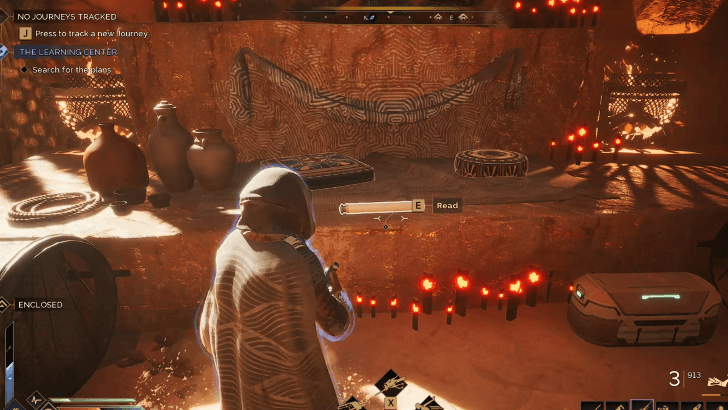Select the highlighted hotbar weapon slot
728x410 pixels.
[x=642, y=405]
